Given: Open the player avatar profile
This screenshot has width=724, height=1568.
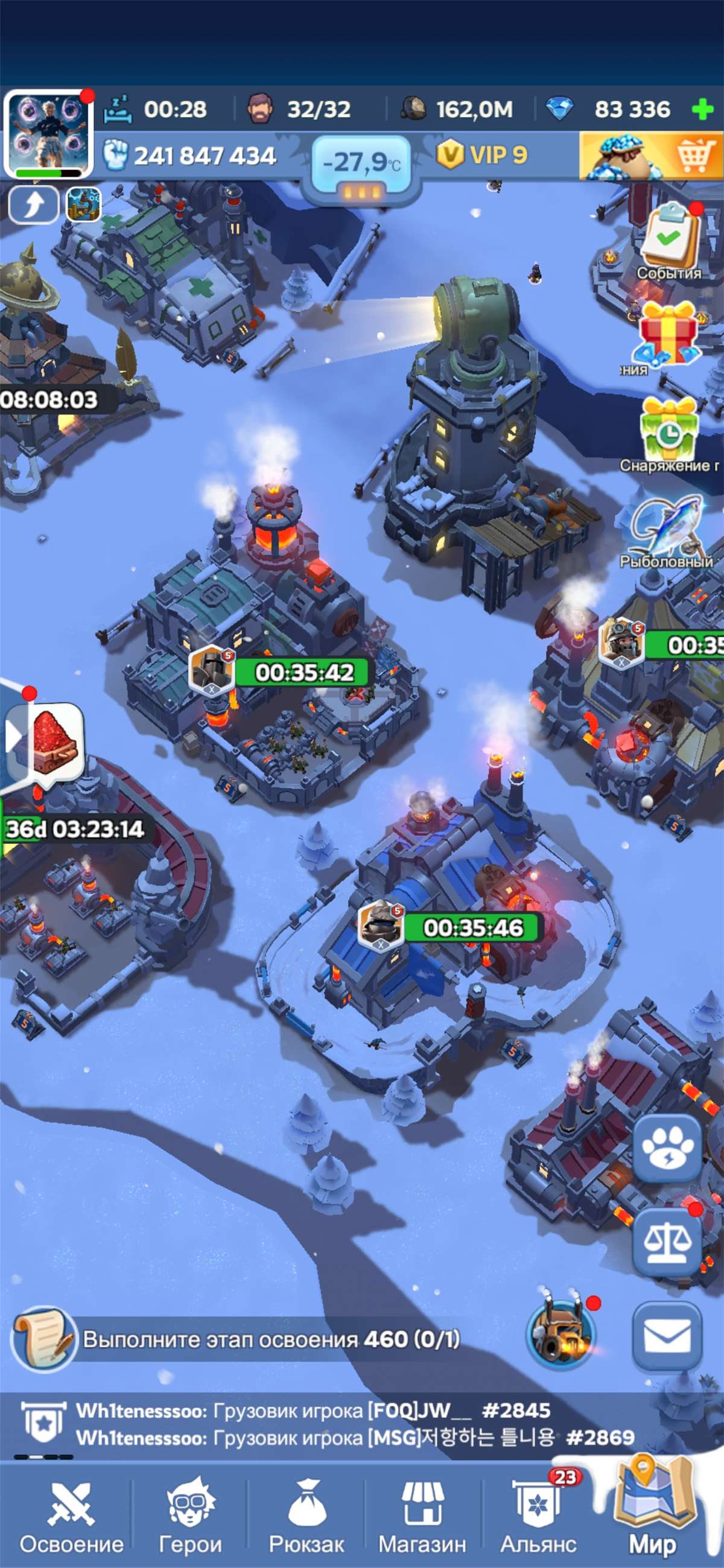Looking at the screenshot, I should pyautogui.click(x=48, y=133).
